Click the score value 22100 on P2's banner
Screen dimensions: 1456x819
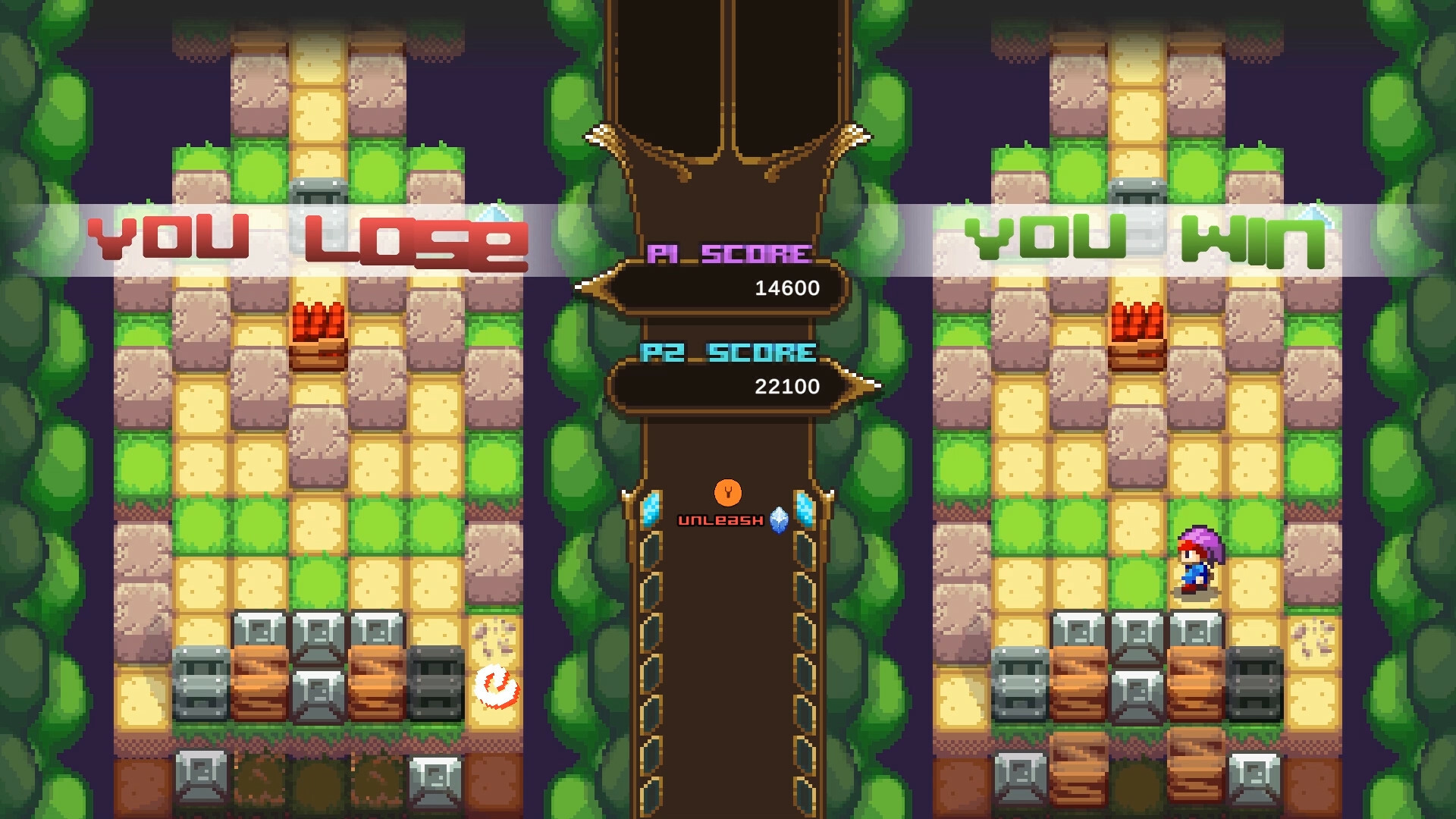pyautogui.click(x=787, y=387)
